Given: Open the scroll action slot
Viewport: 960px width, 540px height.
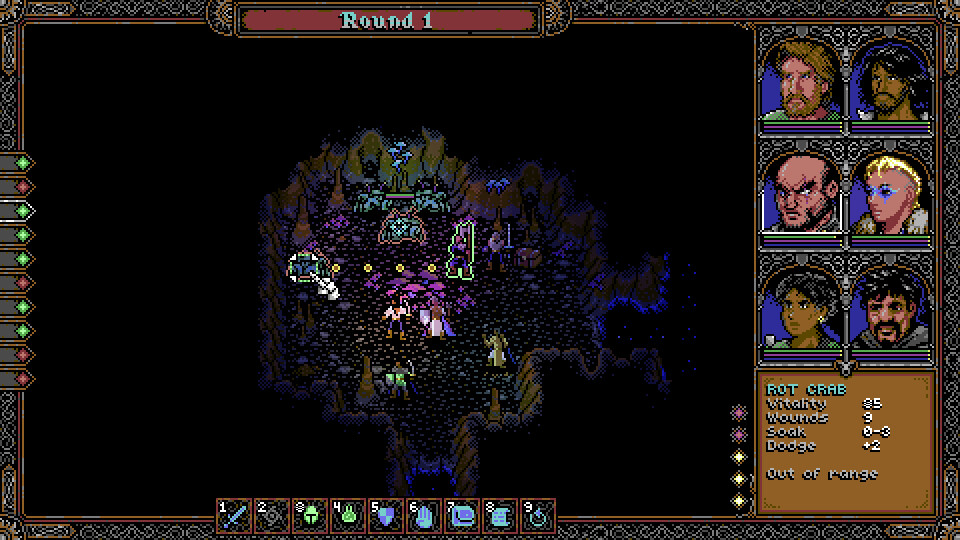Looking at the screenshot, I should point(501,516).
